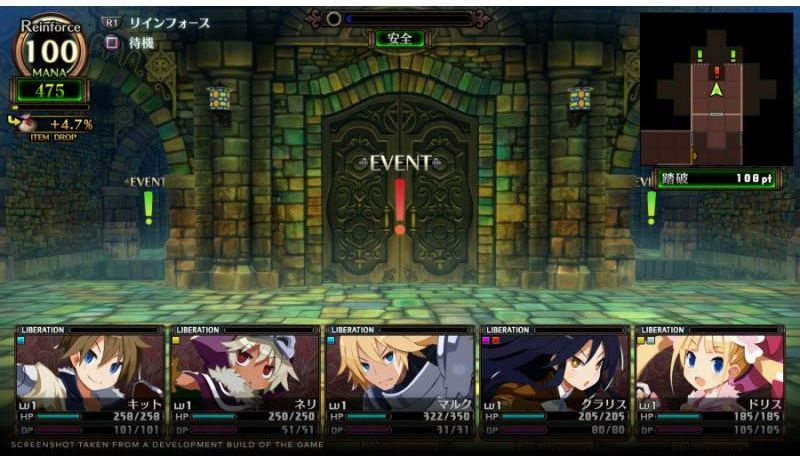This screenshot has height=456, width=800.
Task: Choose the 待機 wait command
Action: (x=140, y=43)
